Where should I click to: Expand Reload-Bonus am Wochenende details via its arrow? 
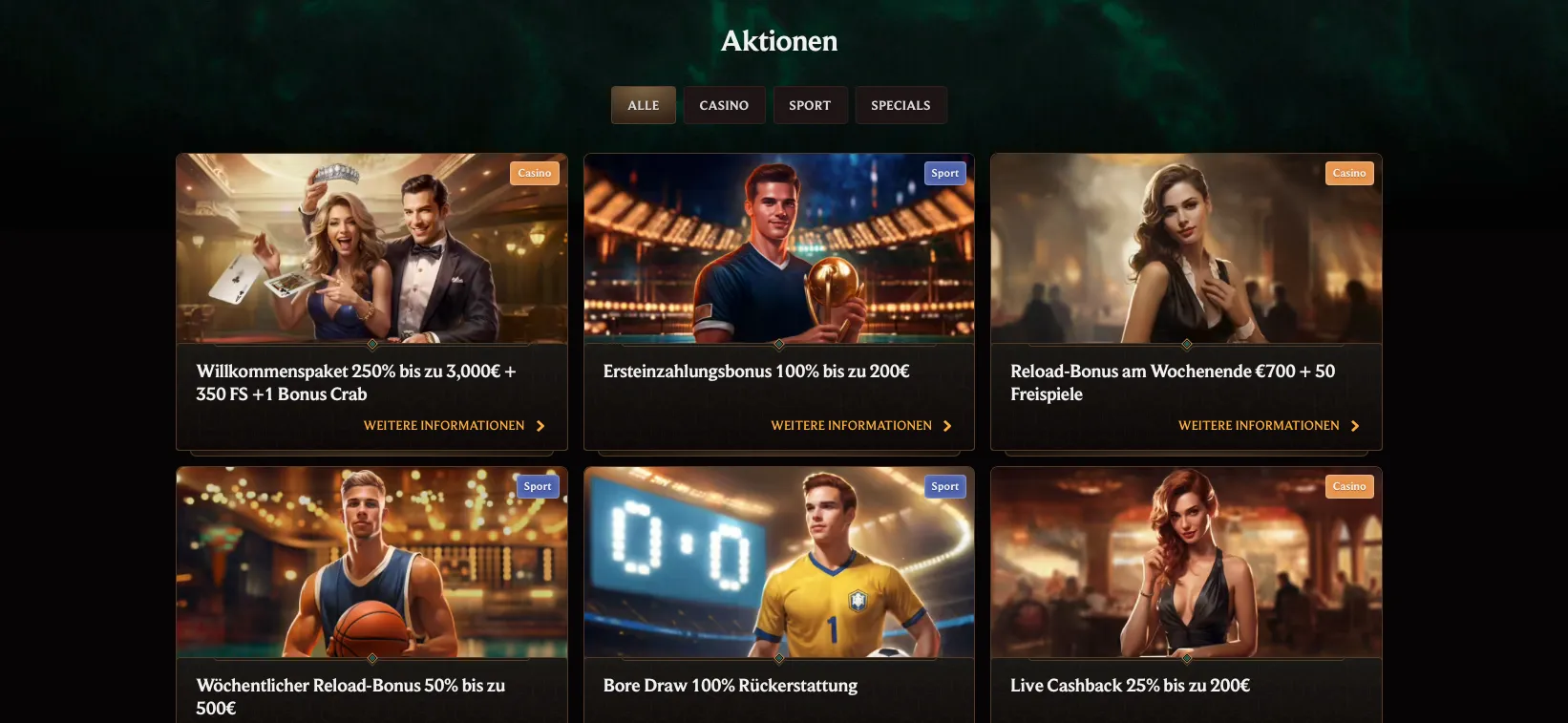1355,425
